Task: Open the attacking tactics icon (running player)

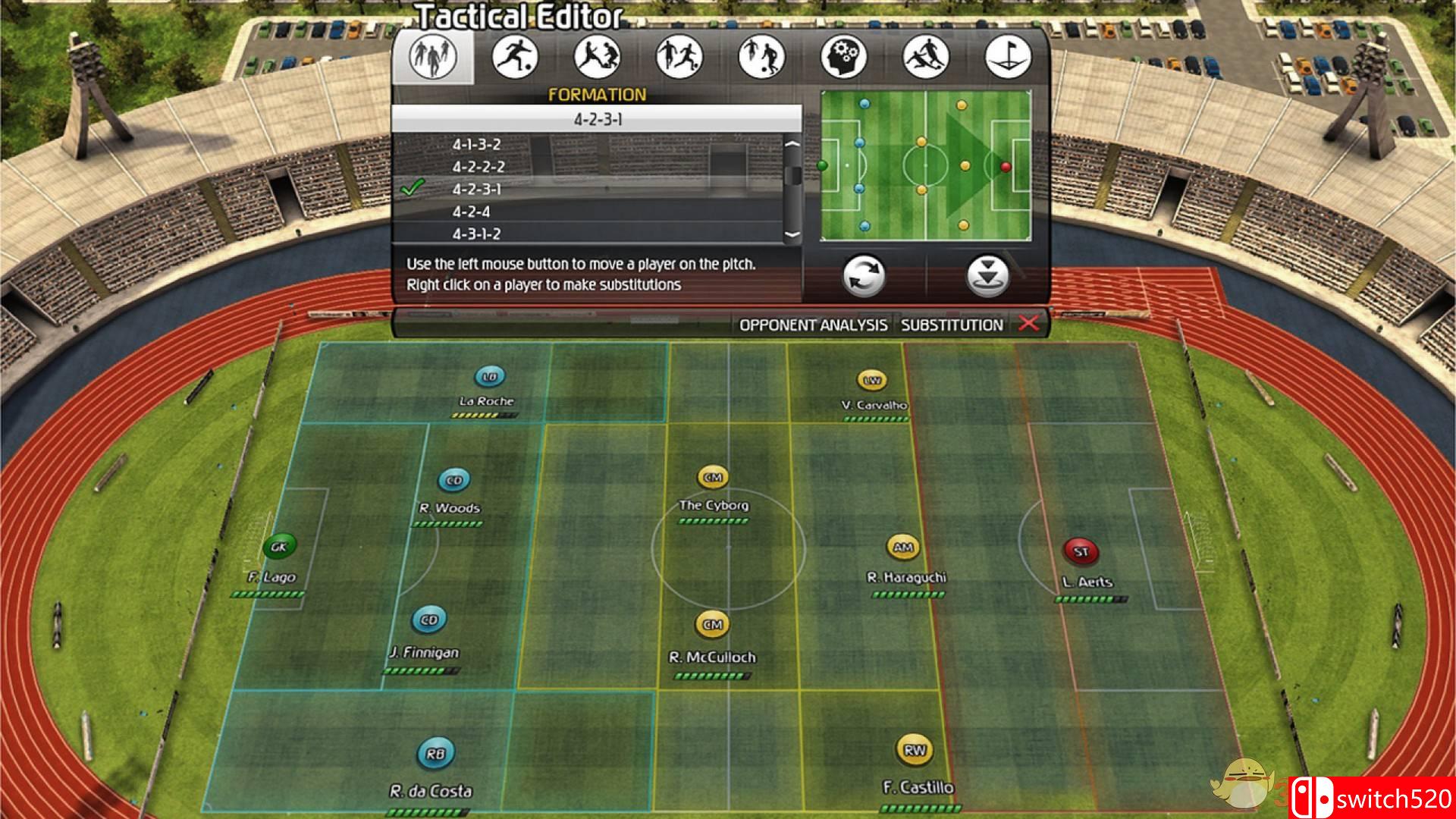Action: pyautogui.click(x=517, y=58)
